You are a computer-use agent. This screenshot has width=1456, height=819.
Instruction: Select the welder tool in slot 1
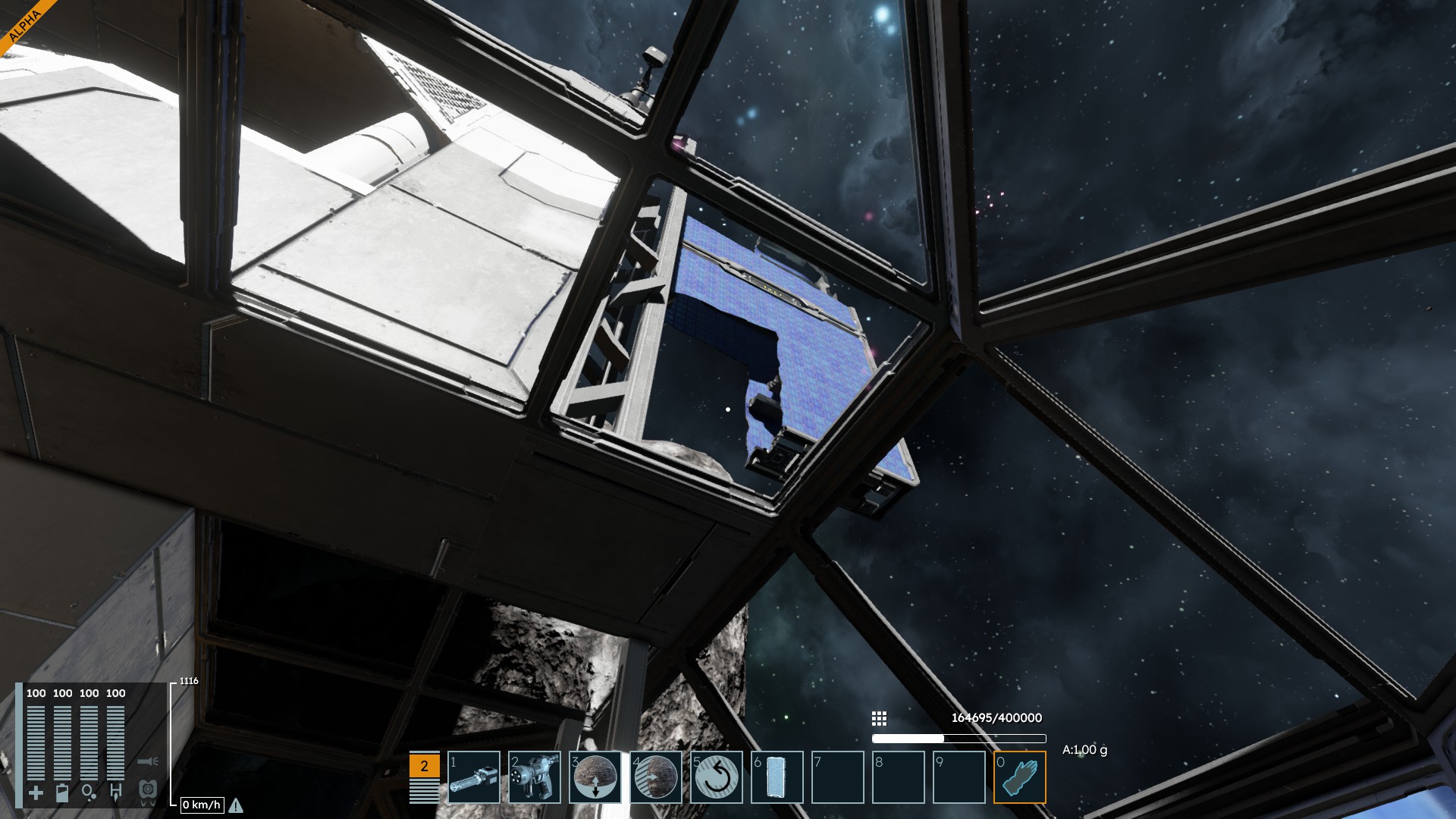coord(474,777)
